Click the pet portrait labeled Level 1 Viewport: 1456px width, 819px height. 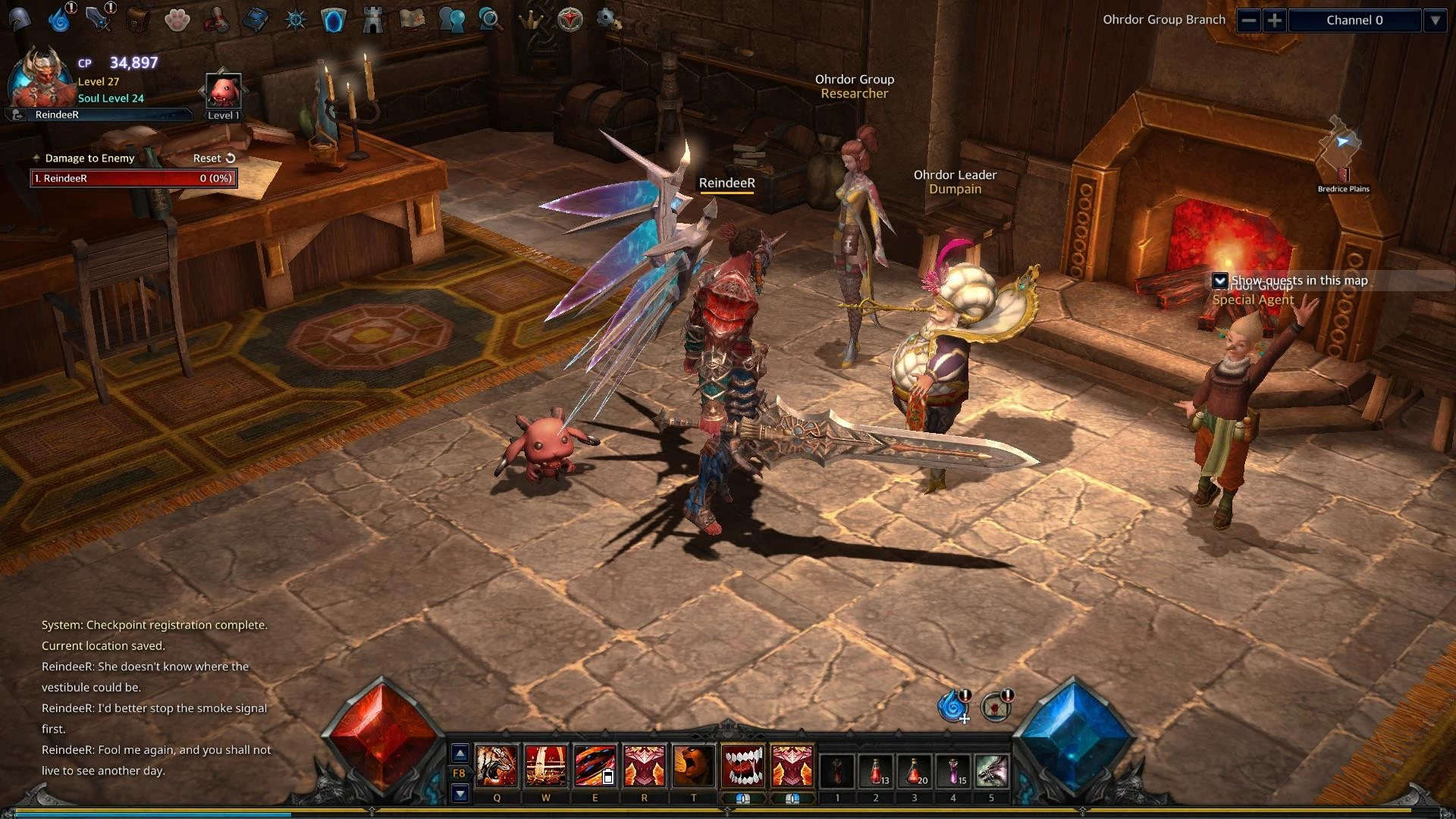(x=224, y=92)
